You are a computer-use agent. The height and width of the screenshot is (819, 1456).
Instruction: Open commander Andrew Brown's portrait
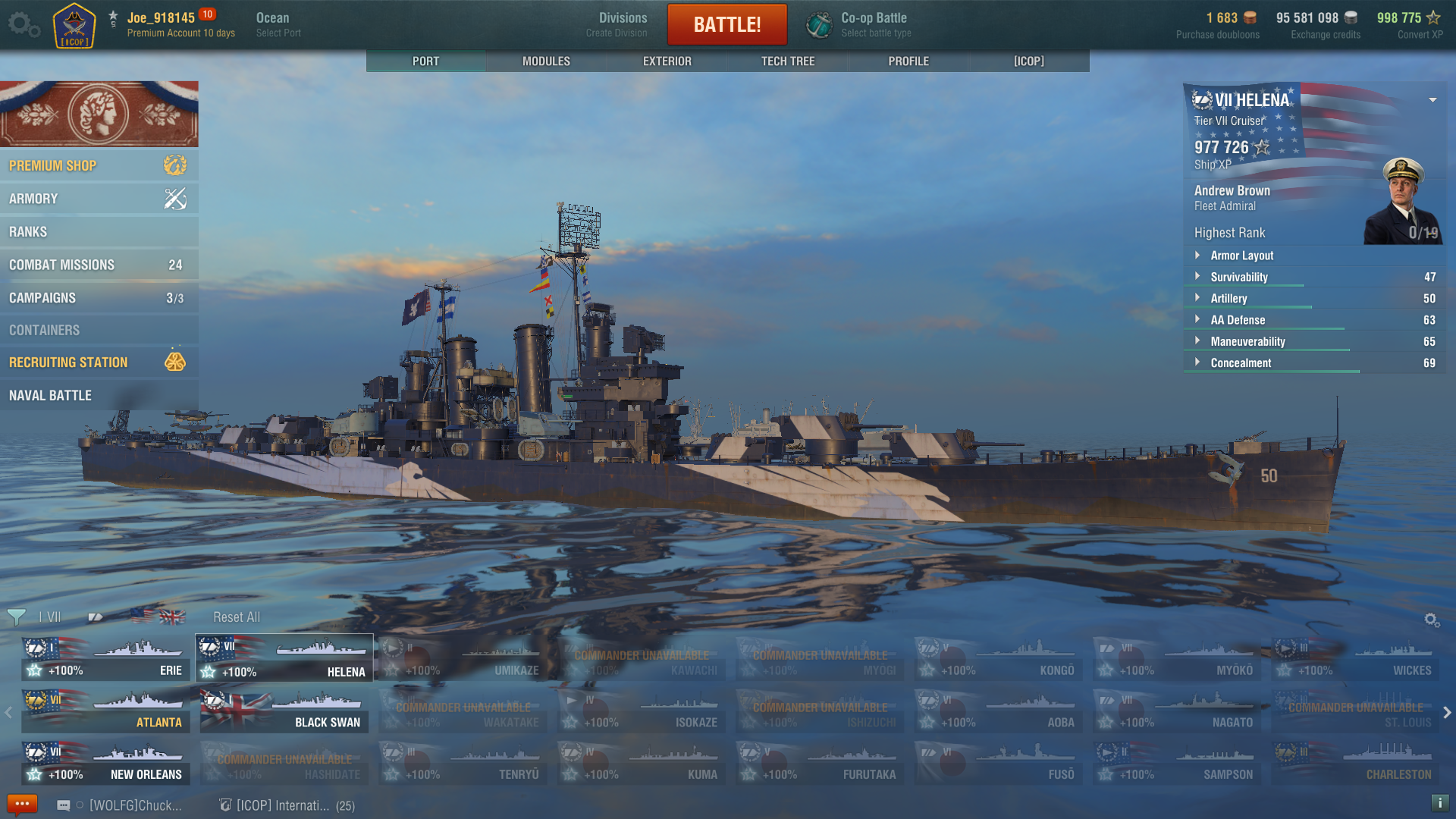(x=1402, y=201)
